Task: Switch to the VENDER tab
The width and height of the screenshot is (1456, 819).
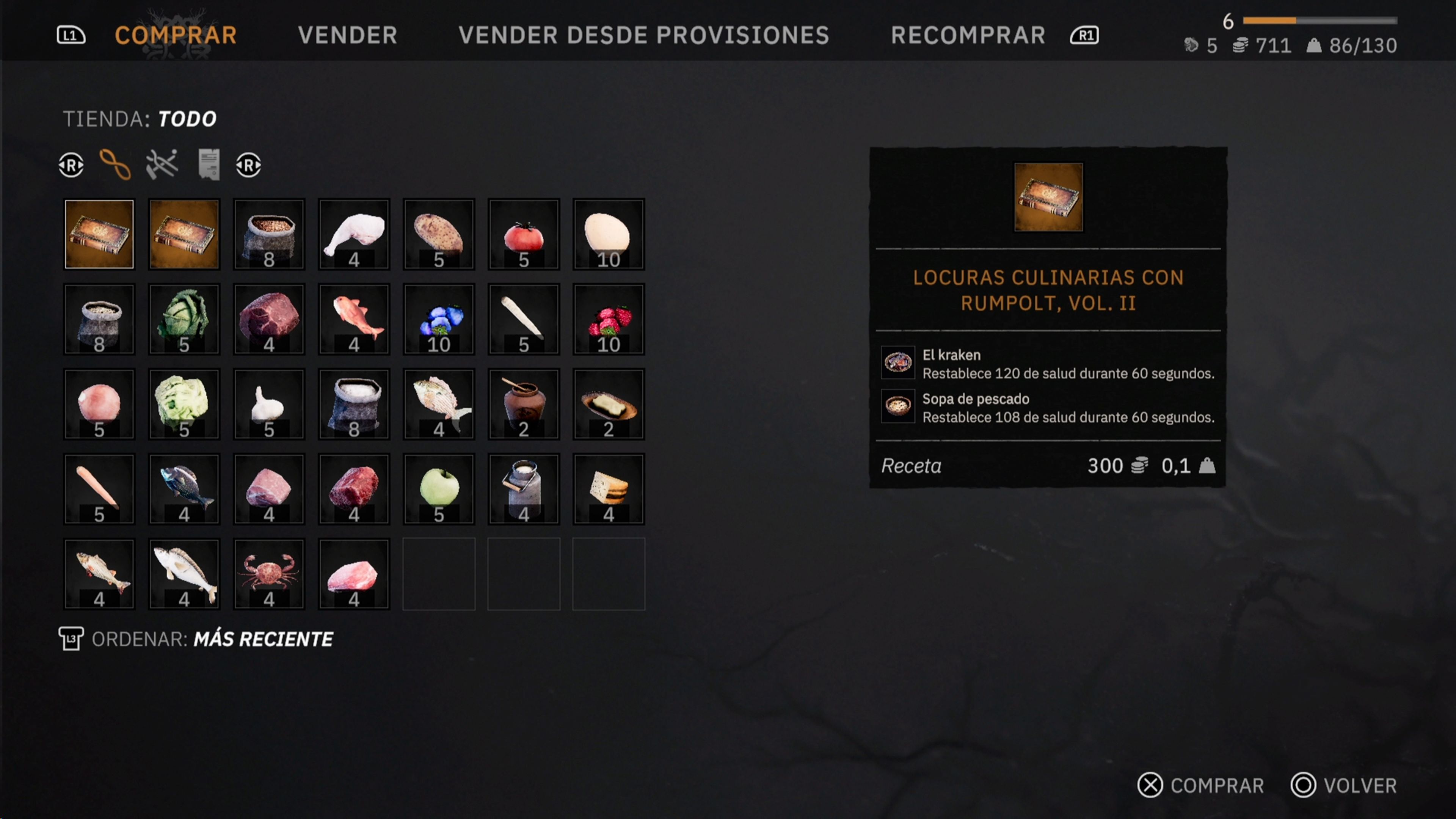Action: [x=348, y=35]
